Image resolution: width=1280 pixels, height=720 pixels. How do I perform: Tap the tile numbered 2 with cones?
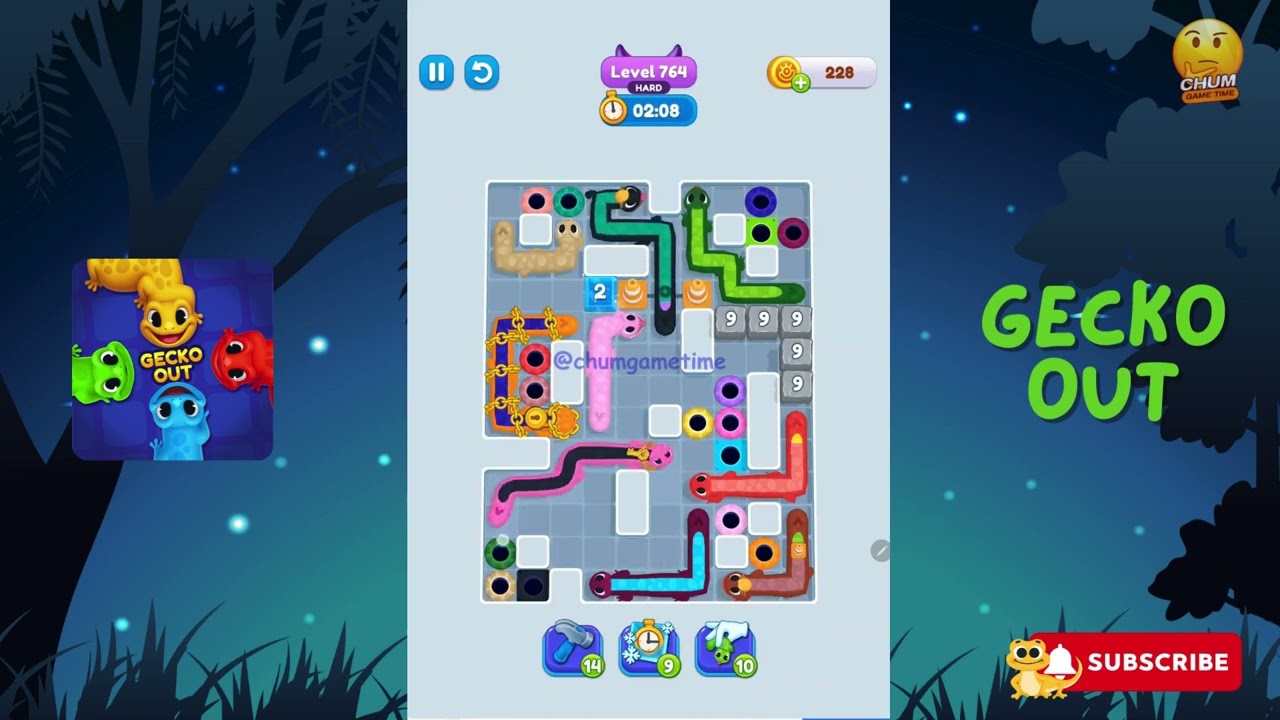point(598,291)
